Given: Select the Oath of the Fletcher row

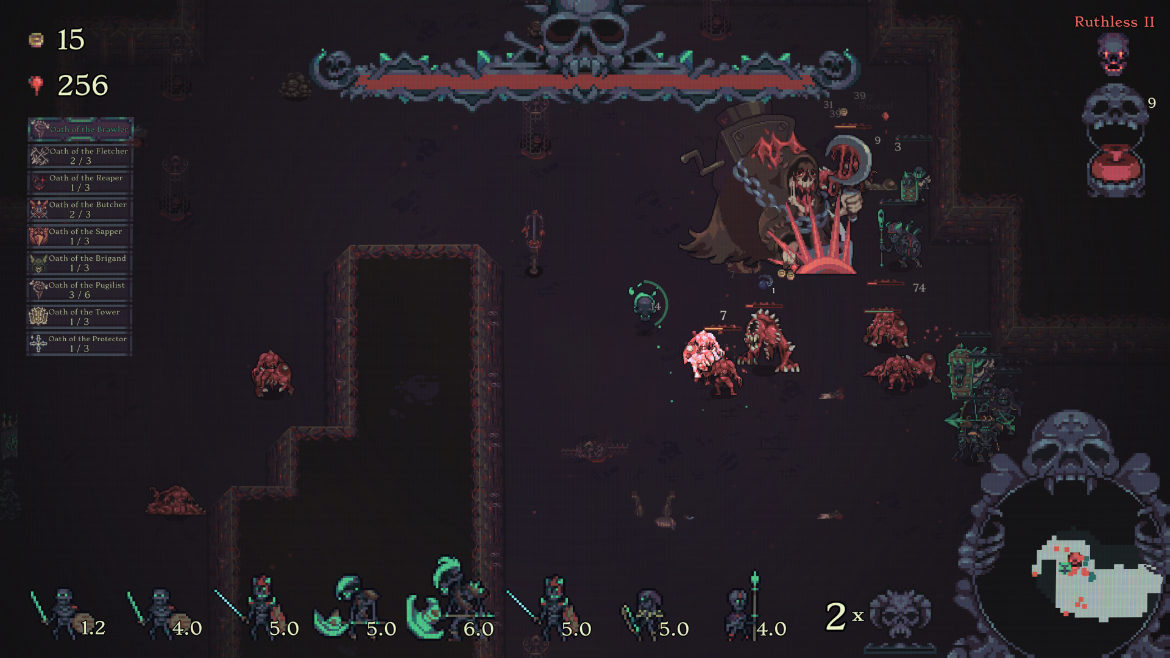Looking at the screenshot, I should [x=80, y=156].
